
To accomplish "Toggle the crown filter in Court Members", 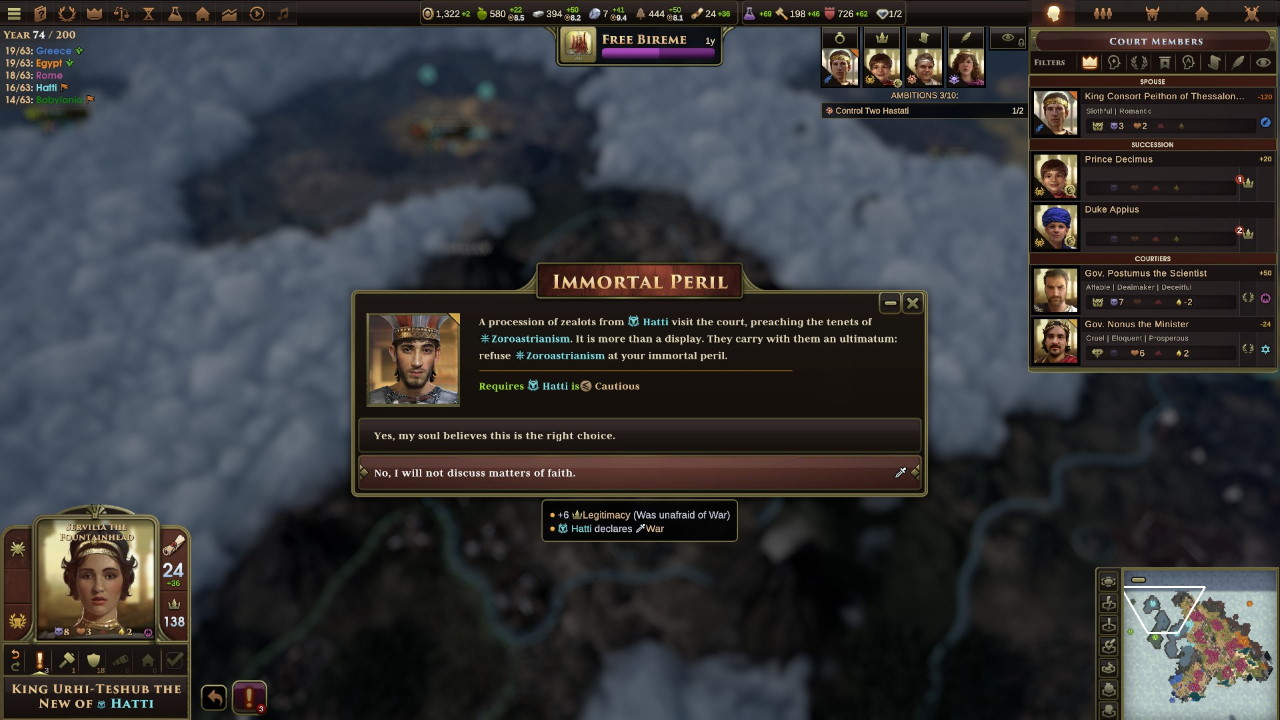I will tap(1089, 62).
